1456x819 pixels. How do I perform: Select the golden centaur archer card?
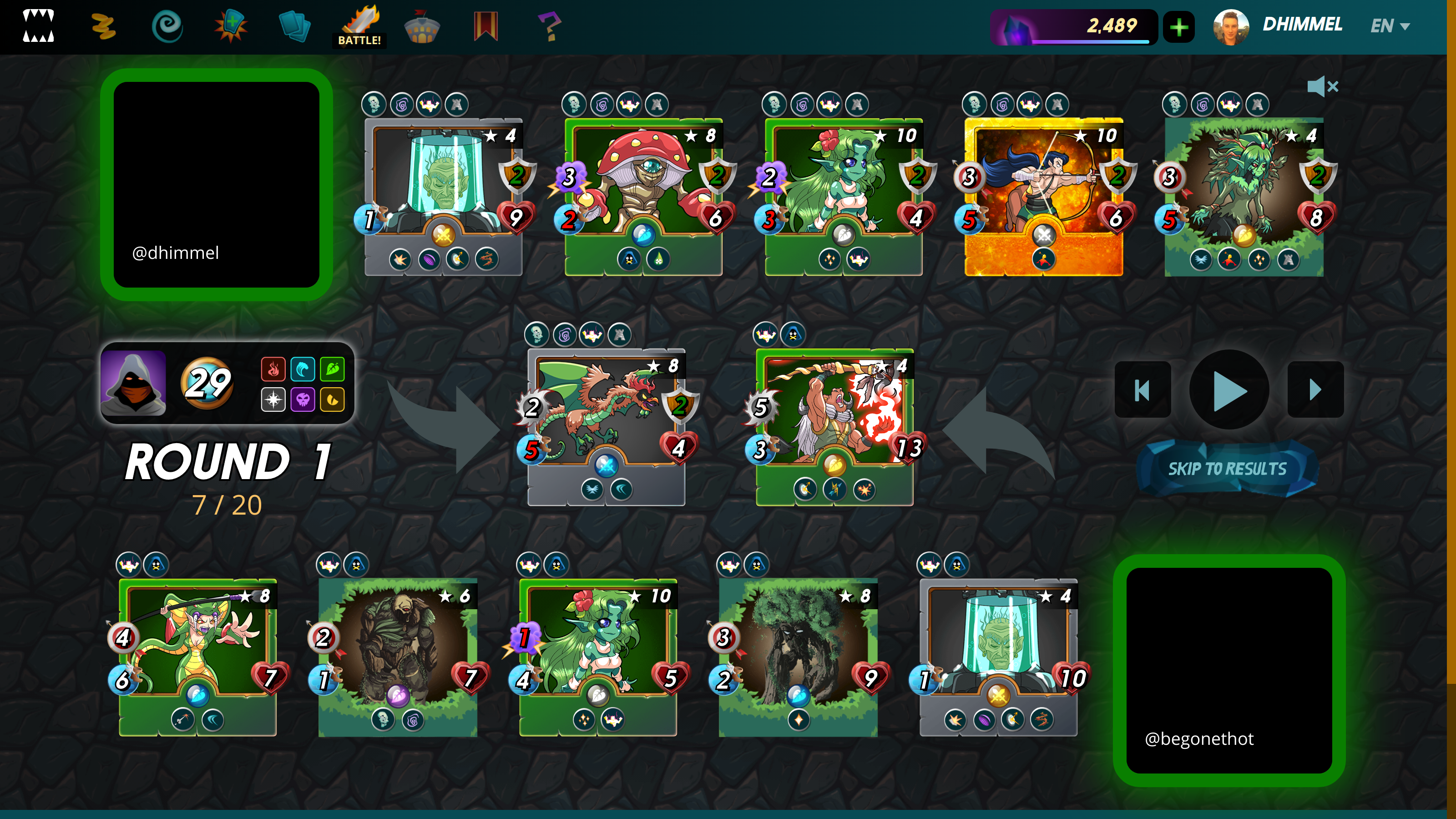(x=1043, y=195)
